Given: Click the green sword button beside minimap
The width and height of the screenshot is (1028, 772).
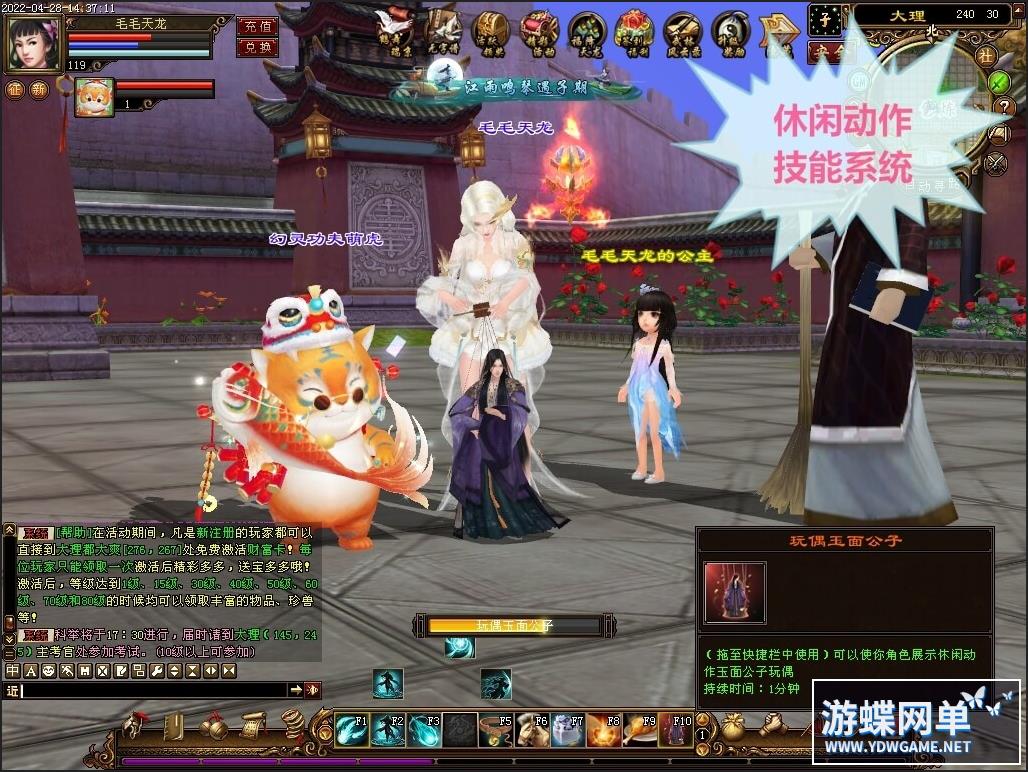Looking at the screenshot, I should click(998, 81).
